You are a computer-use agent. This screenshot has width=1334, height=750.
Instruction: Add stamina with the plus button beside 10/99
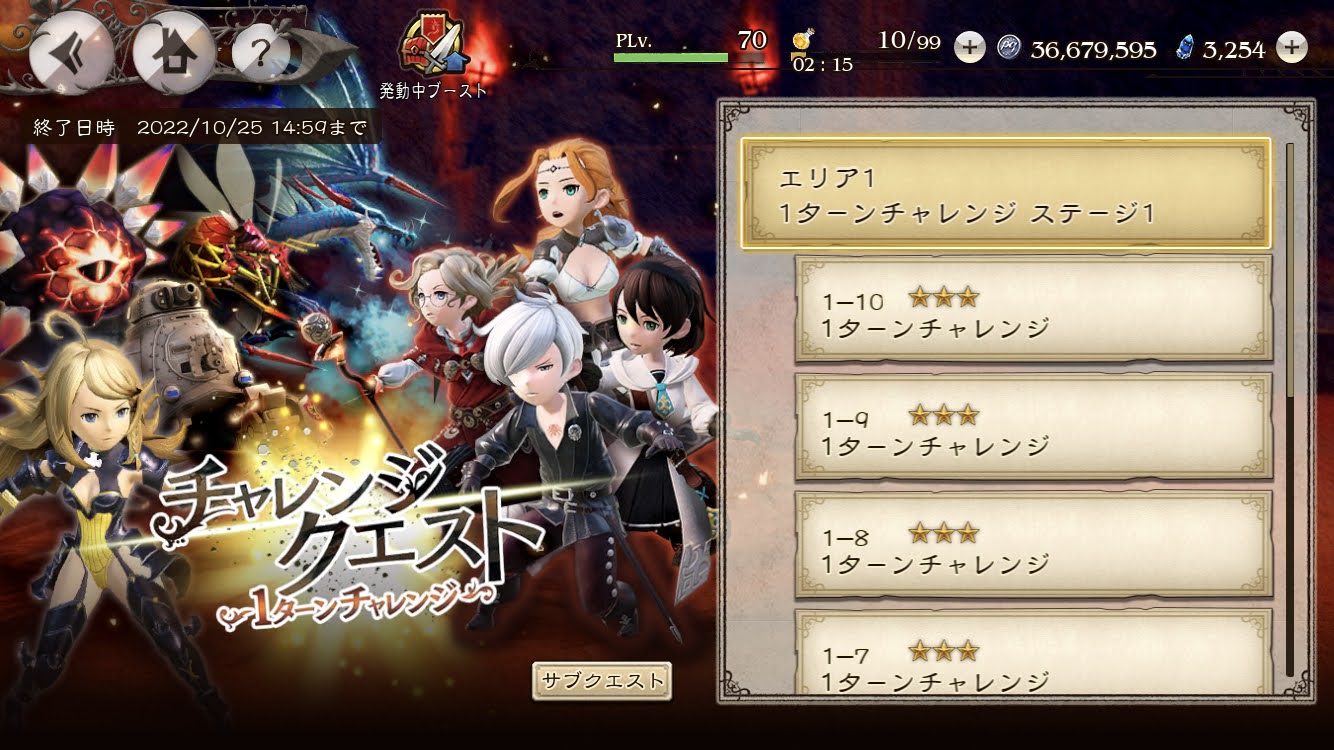[968, 47]
